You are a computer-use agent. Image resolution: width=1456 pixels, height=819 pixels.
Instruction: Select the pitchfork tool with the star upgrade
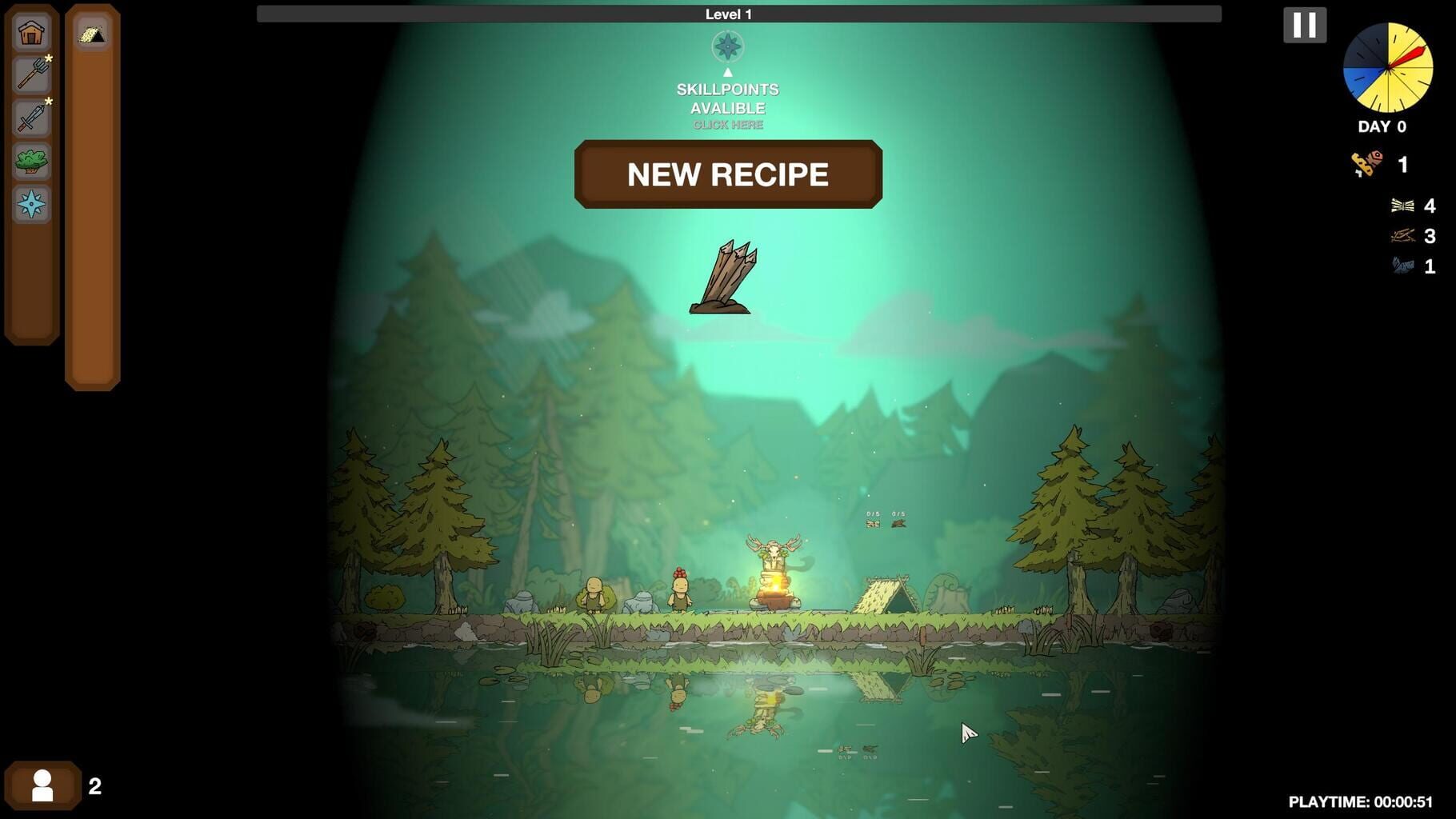pos(30,74)
